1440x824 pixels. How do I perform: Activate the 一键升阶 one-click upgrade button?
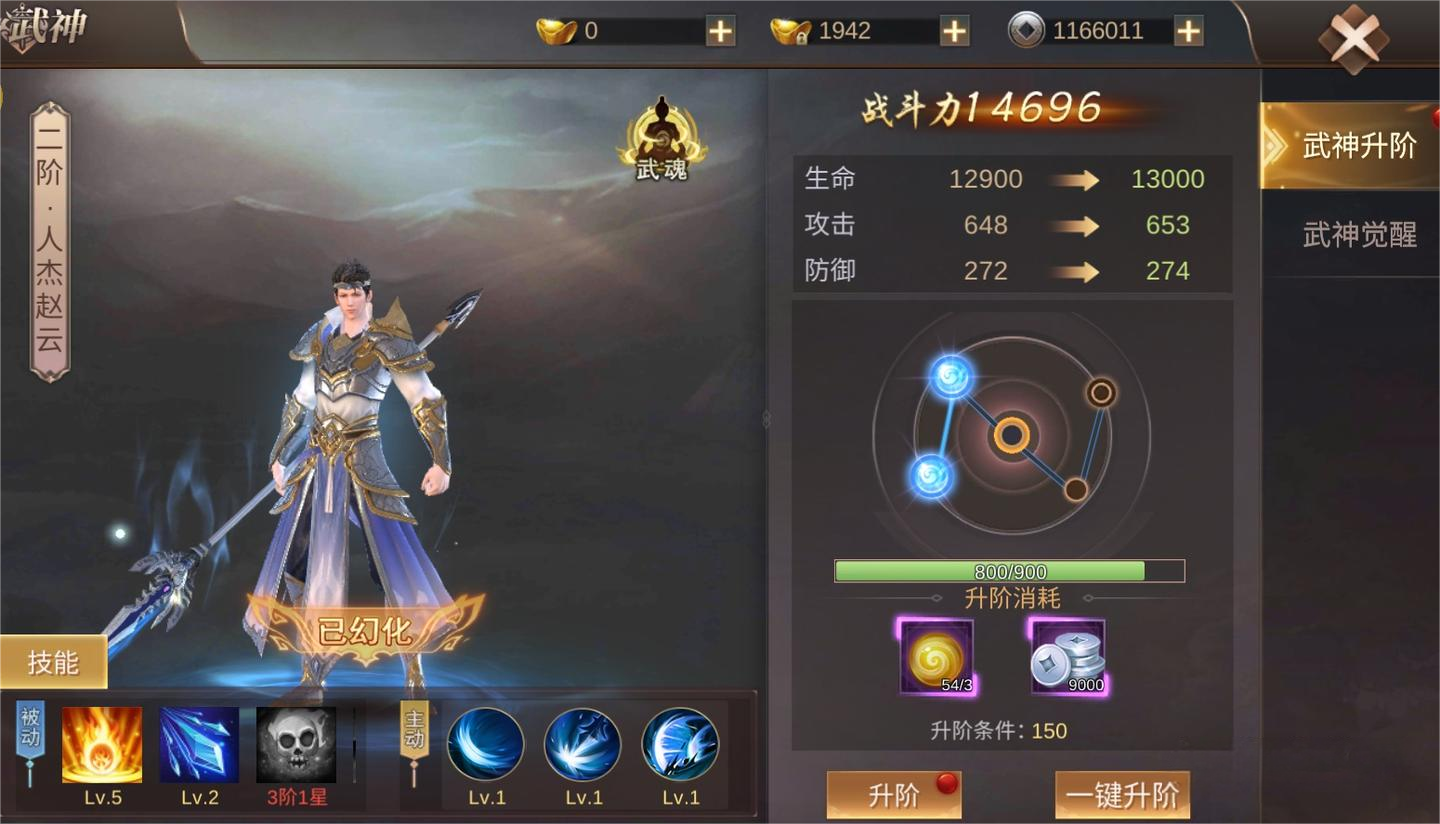[x=1122, y=796]
